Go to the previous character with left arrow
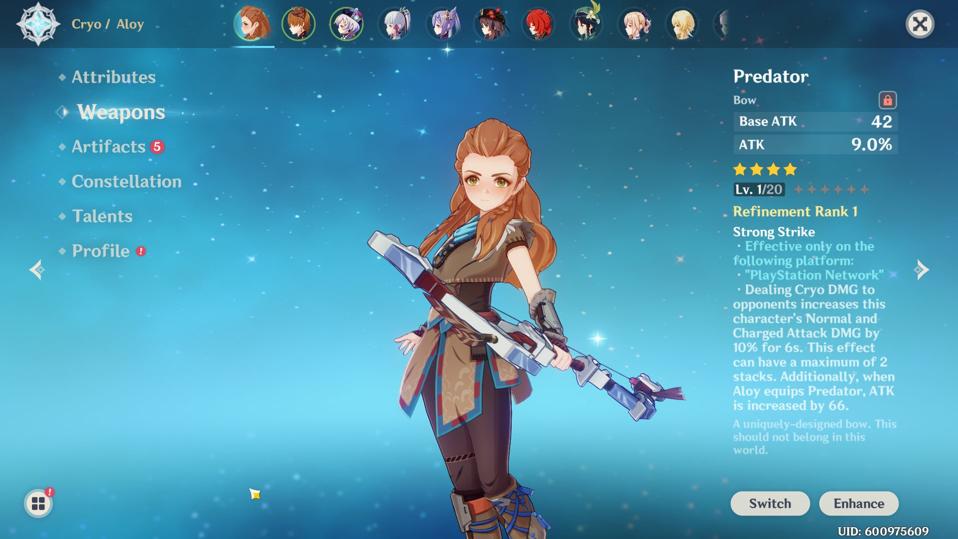Screen dimensions: 958x539 pyautogui.click(x=37, y=269)
